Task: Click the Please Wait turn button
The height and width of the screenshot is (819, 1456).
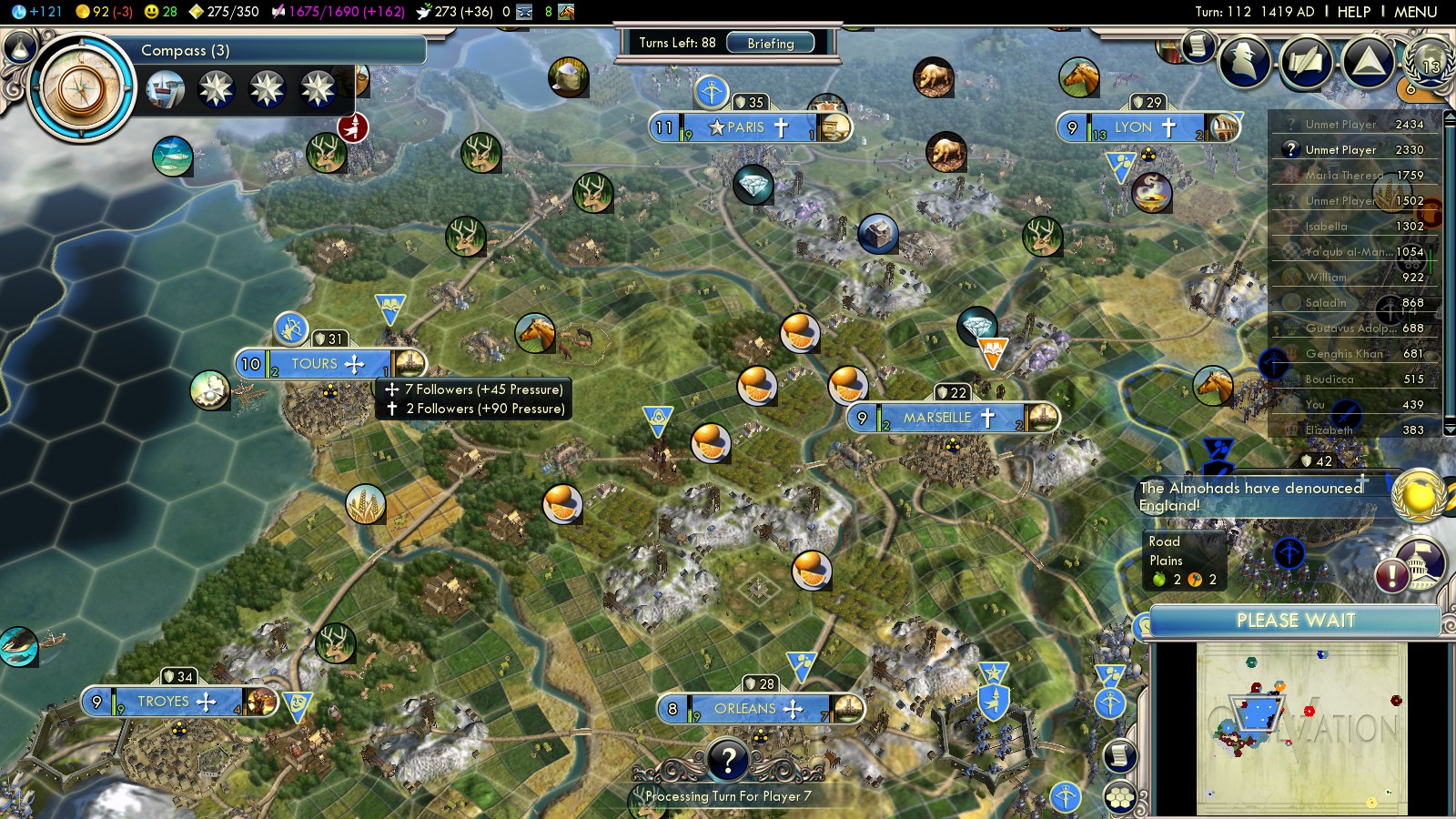Action: tap(1295, 621)
